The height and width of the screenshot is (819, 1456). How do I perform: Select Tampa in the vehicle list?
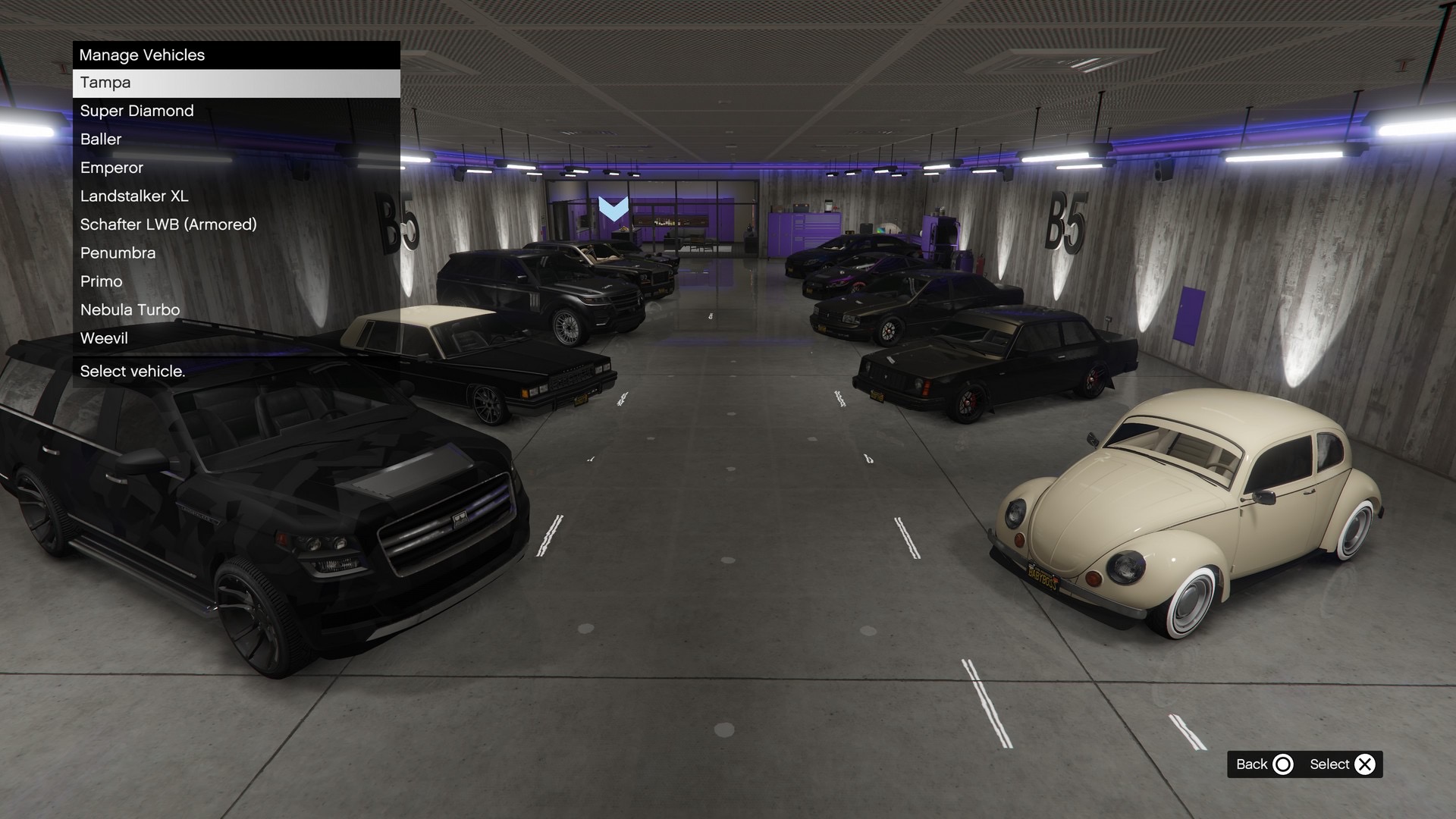tap(236, 83)
